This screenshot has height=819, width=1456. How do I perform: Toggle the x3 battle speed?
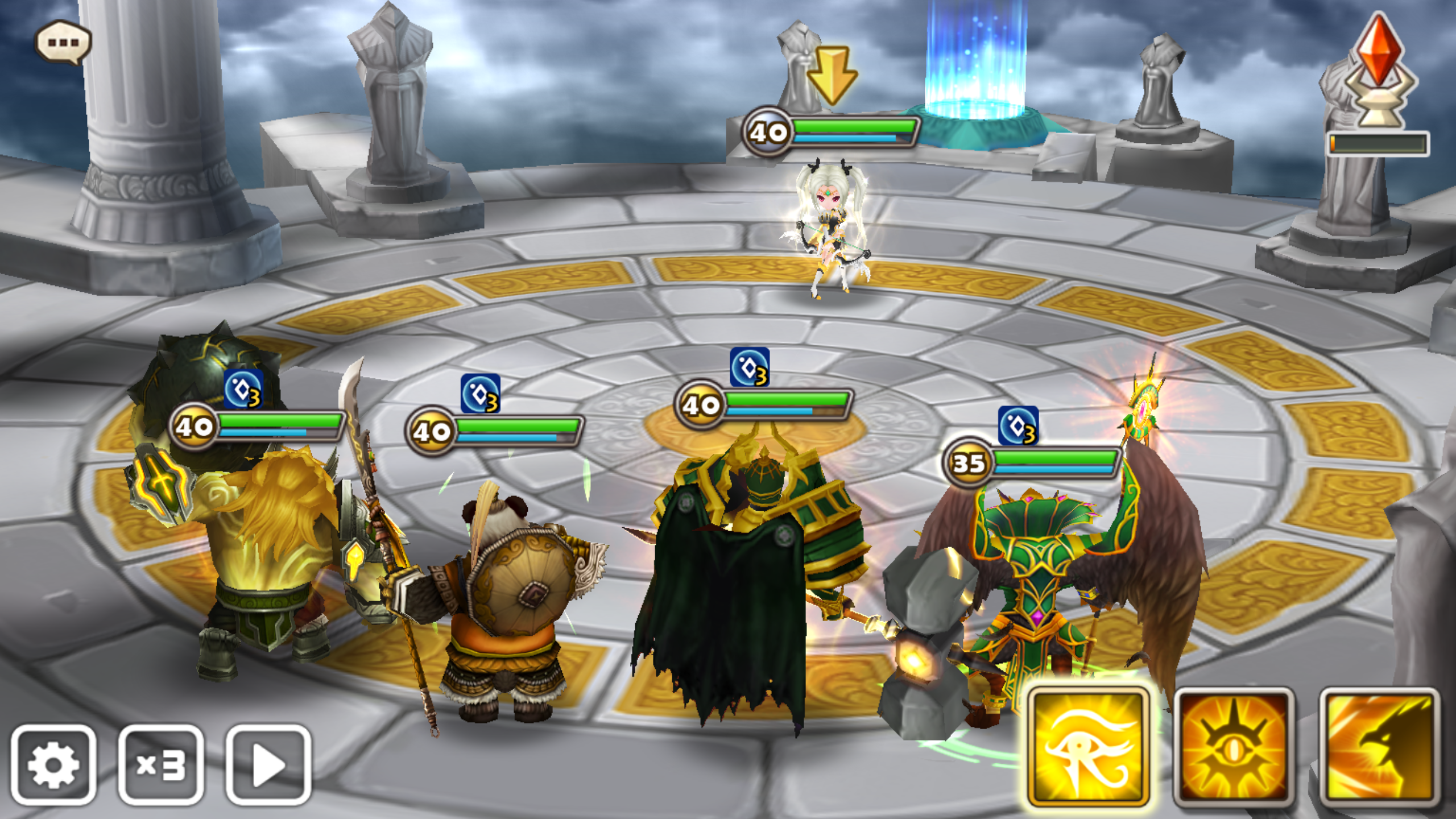(x=161, y=764)
